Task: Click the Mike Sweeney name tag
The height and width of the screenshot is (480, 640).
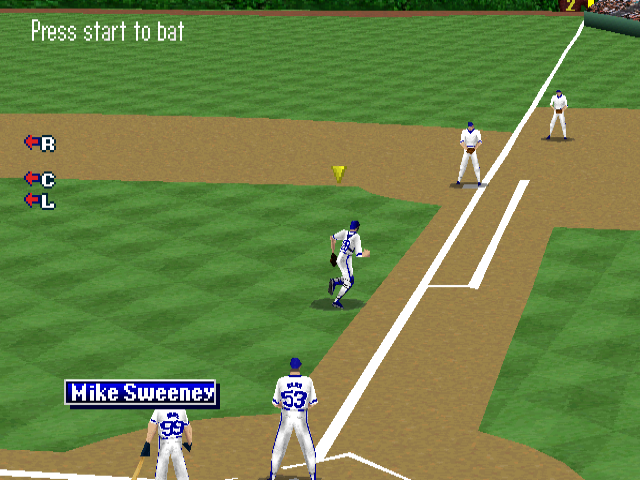Action: pyautogui.click(x=141, y=393)
